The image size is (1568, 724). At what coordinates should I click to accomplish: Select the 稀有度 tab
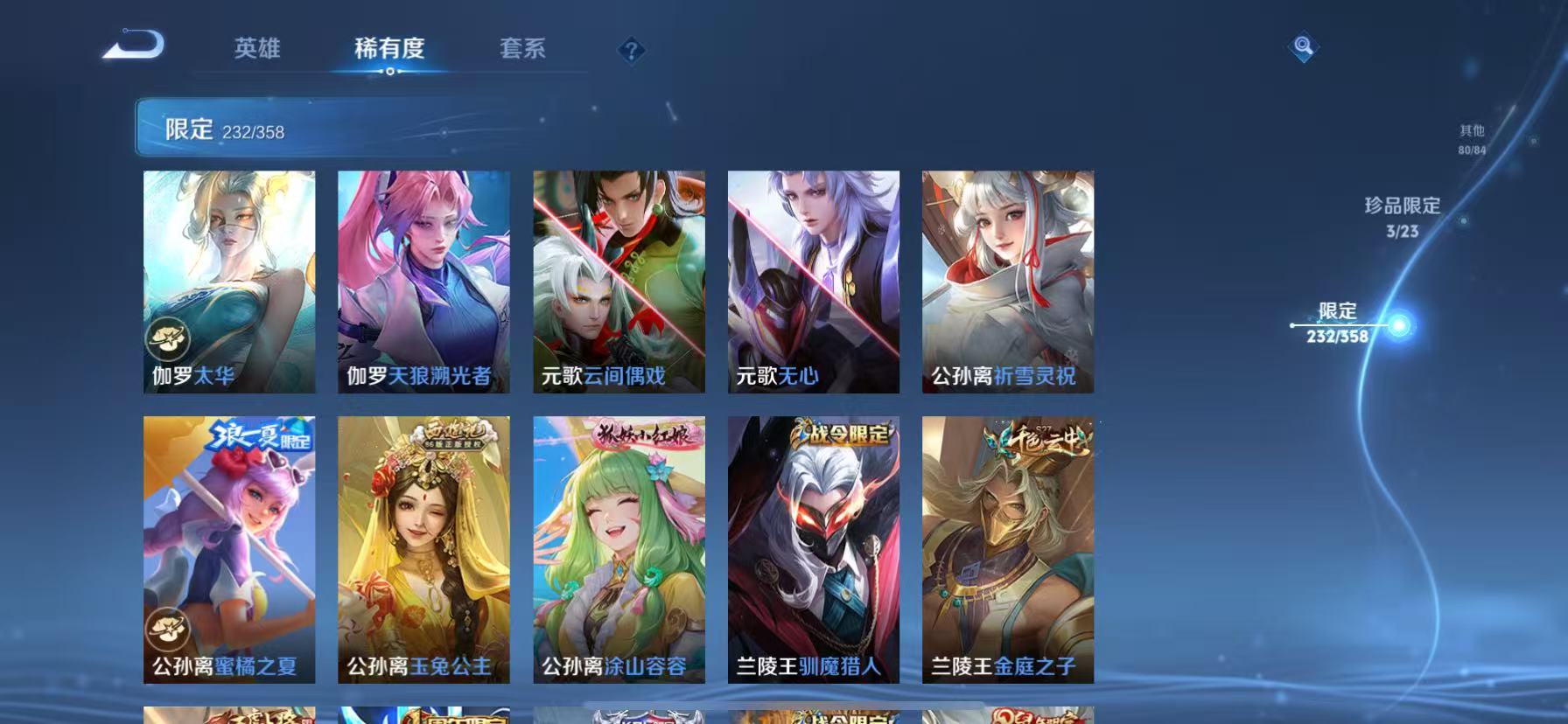(391, 50)
